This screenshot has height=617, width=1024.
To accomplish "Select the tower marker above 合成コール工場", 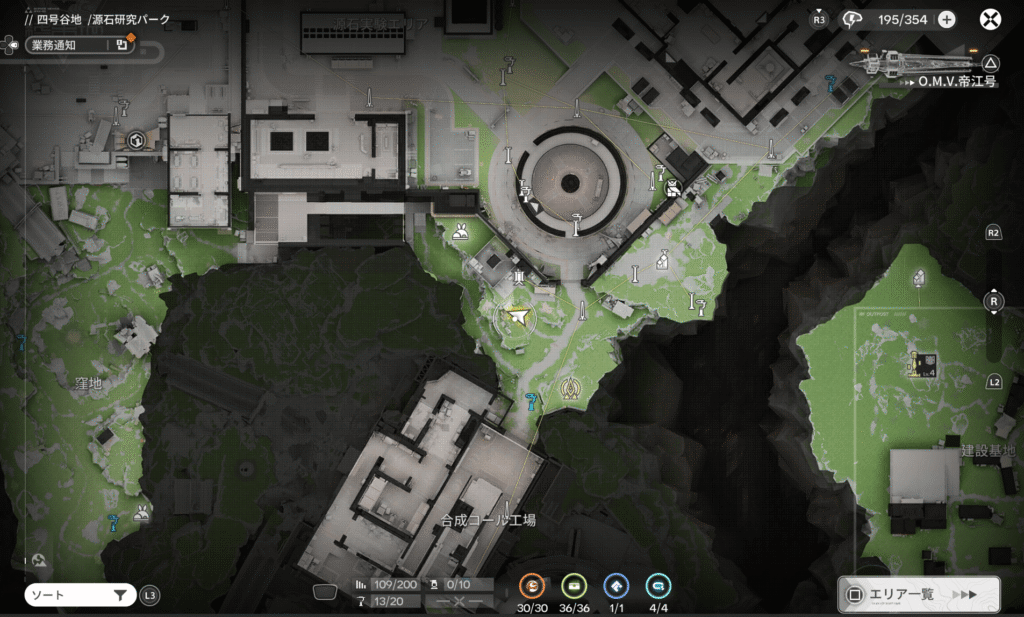I will (570, 388).
